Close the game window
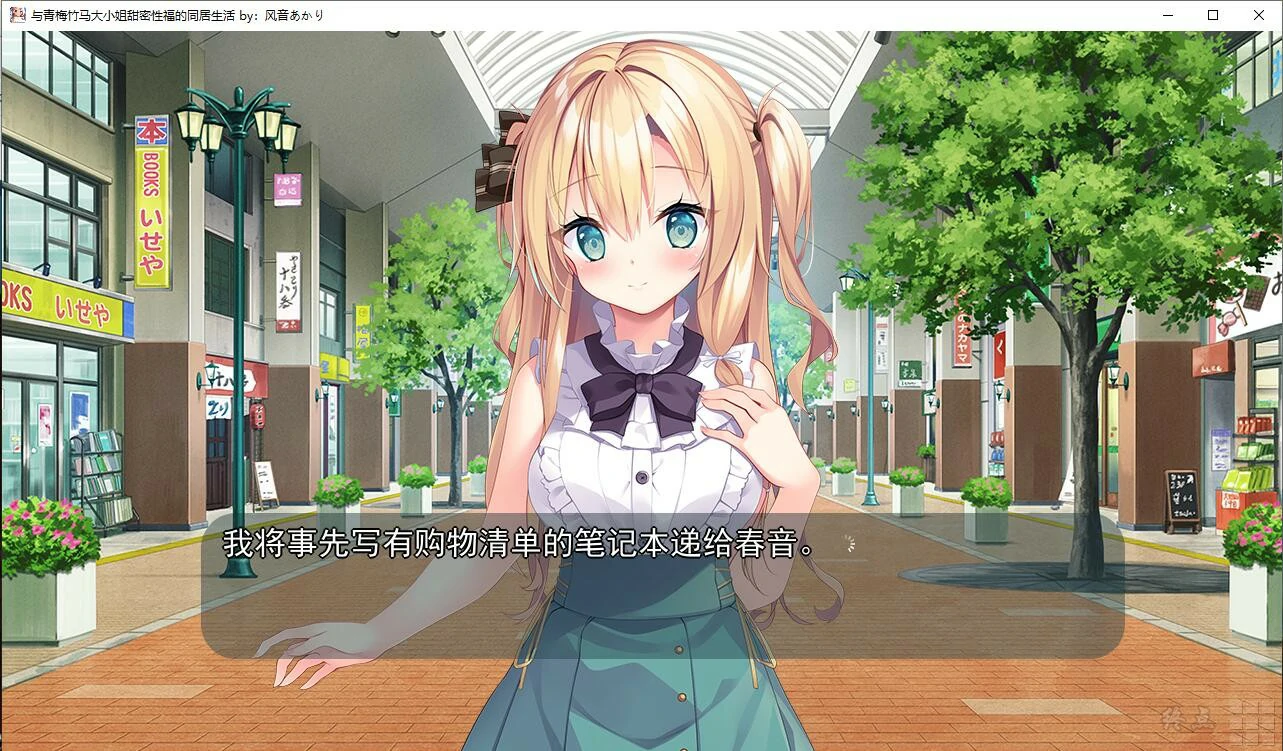1283x751 pixels. 1258,15
